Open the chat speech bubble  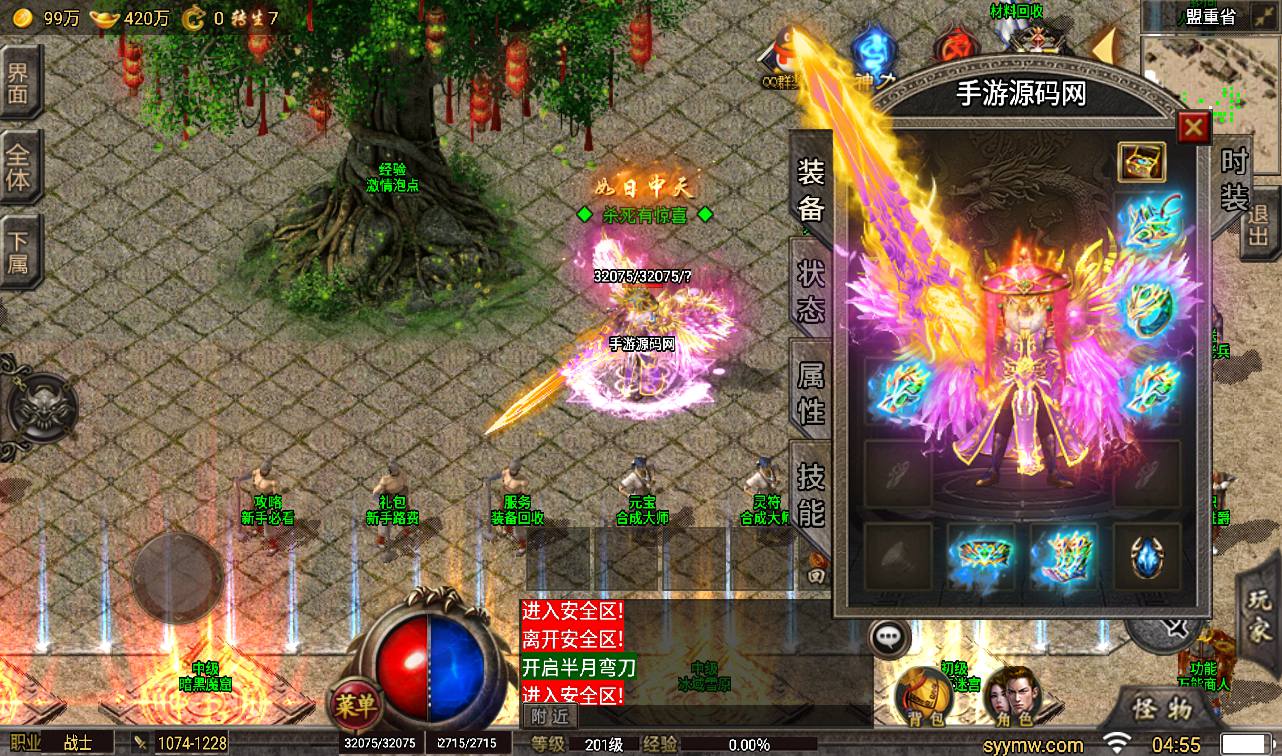pyautogui.click(x=888, y=637)
